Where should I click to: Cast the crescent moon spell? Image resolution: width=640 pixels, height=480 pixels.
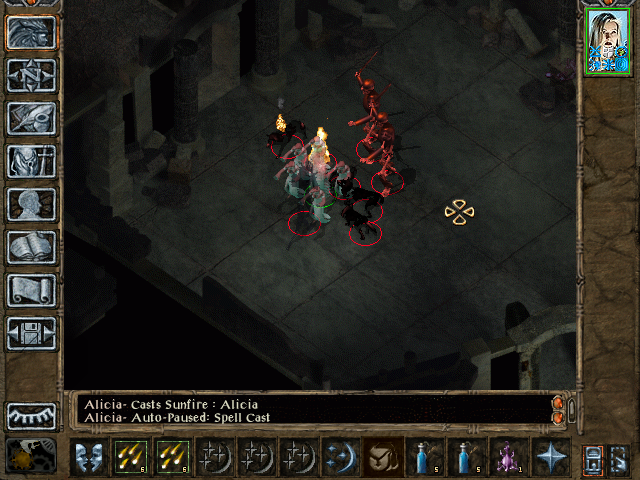(340, 456)
